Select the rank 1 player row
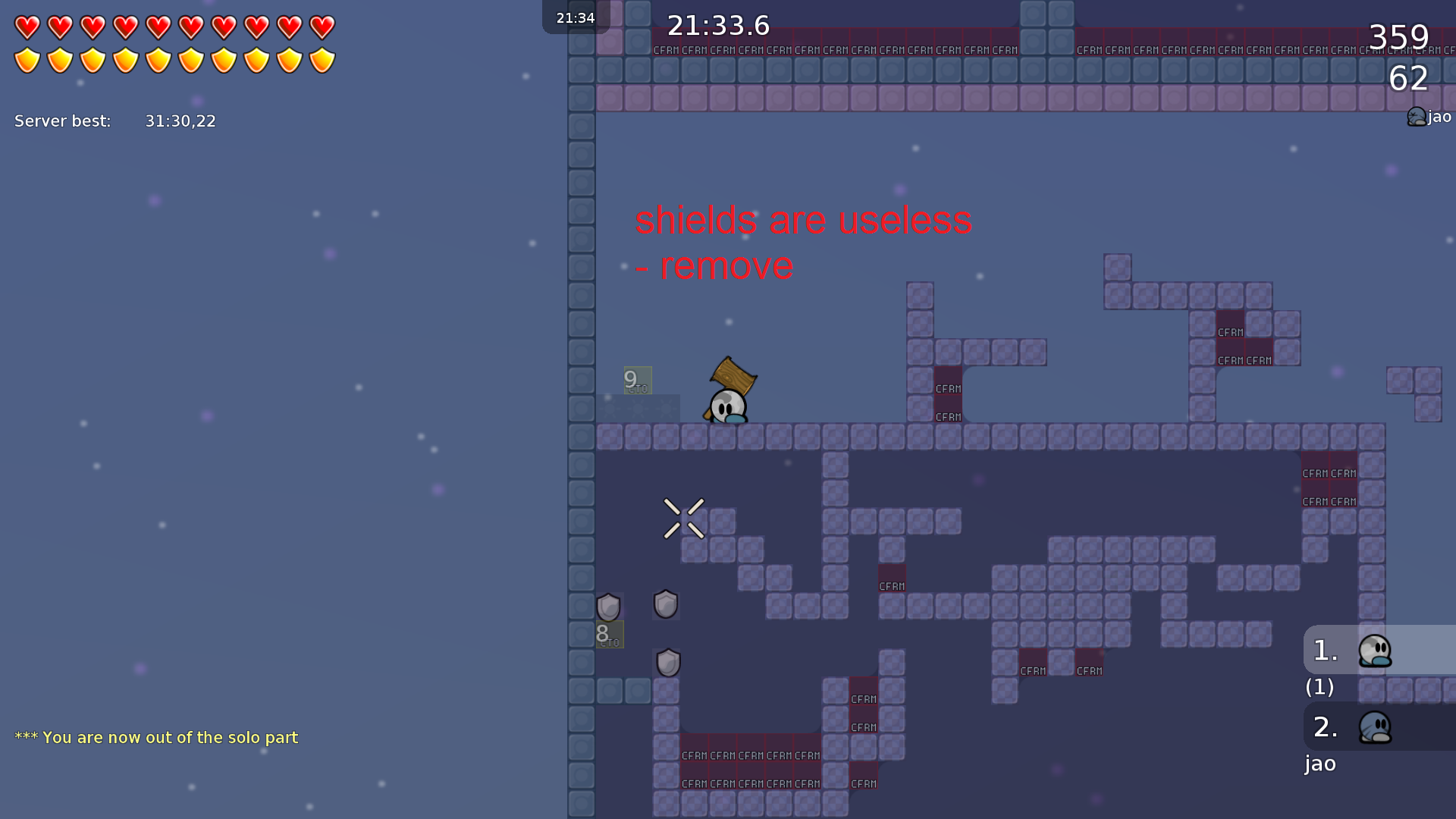Viewport: 1456px width, 819px height. (1379, 650)
